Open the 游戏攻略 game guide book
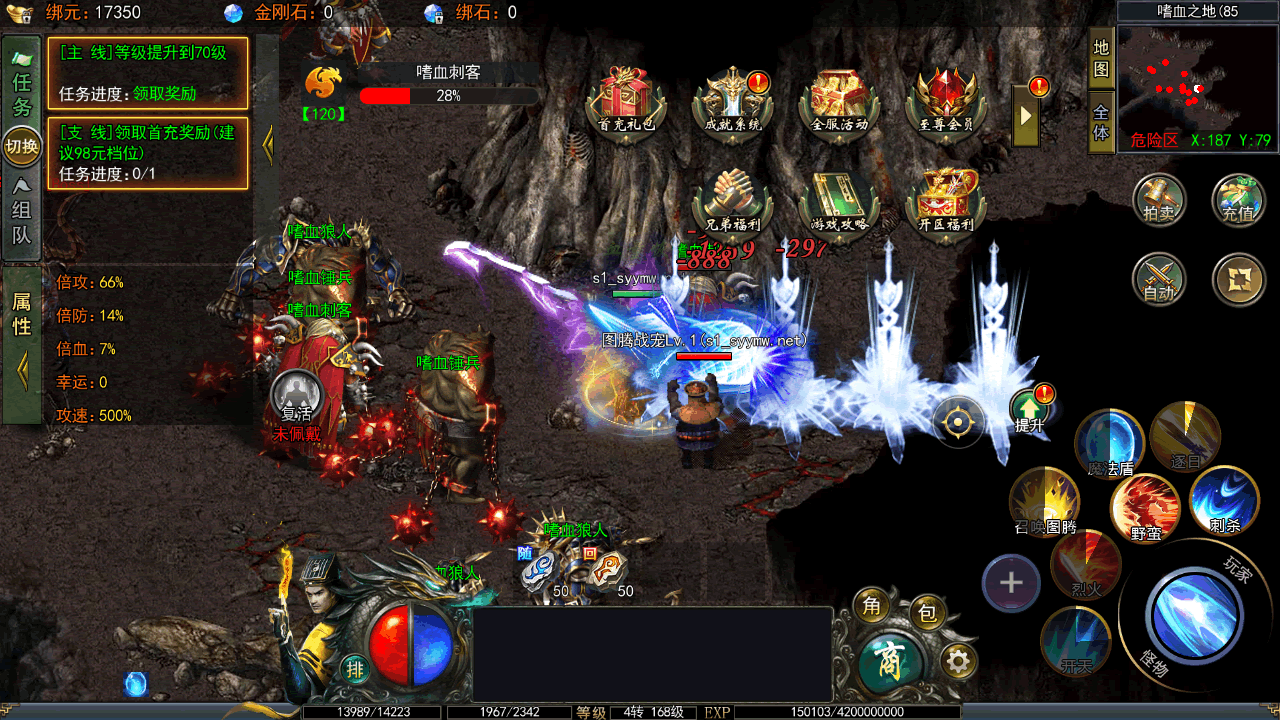1280x720 pixels. point(839,201)
